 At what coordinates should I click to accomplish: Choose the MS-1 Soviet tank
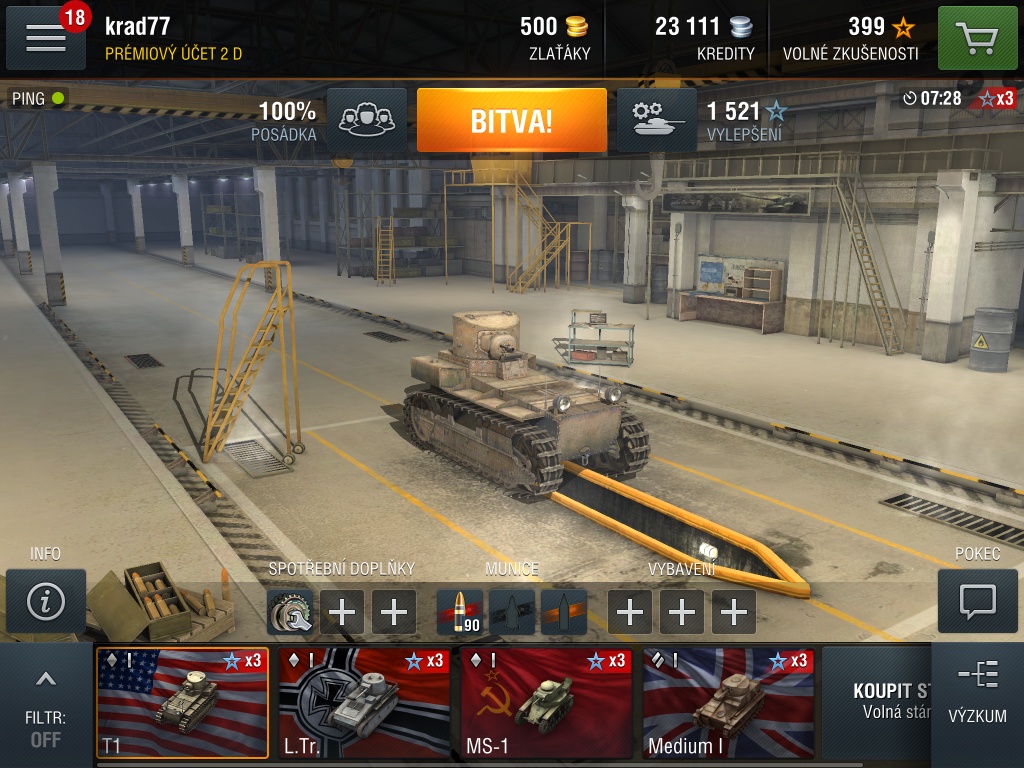point(546,703)
